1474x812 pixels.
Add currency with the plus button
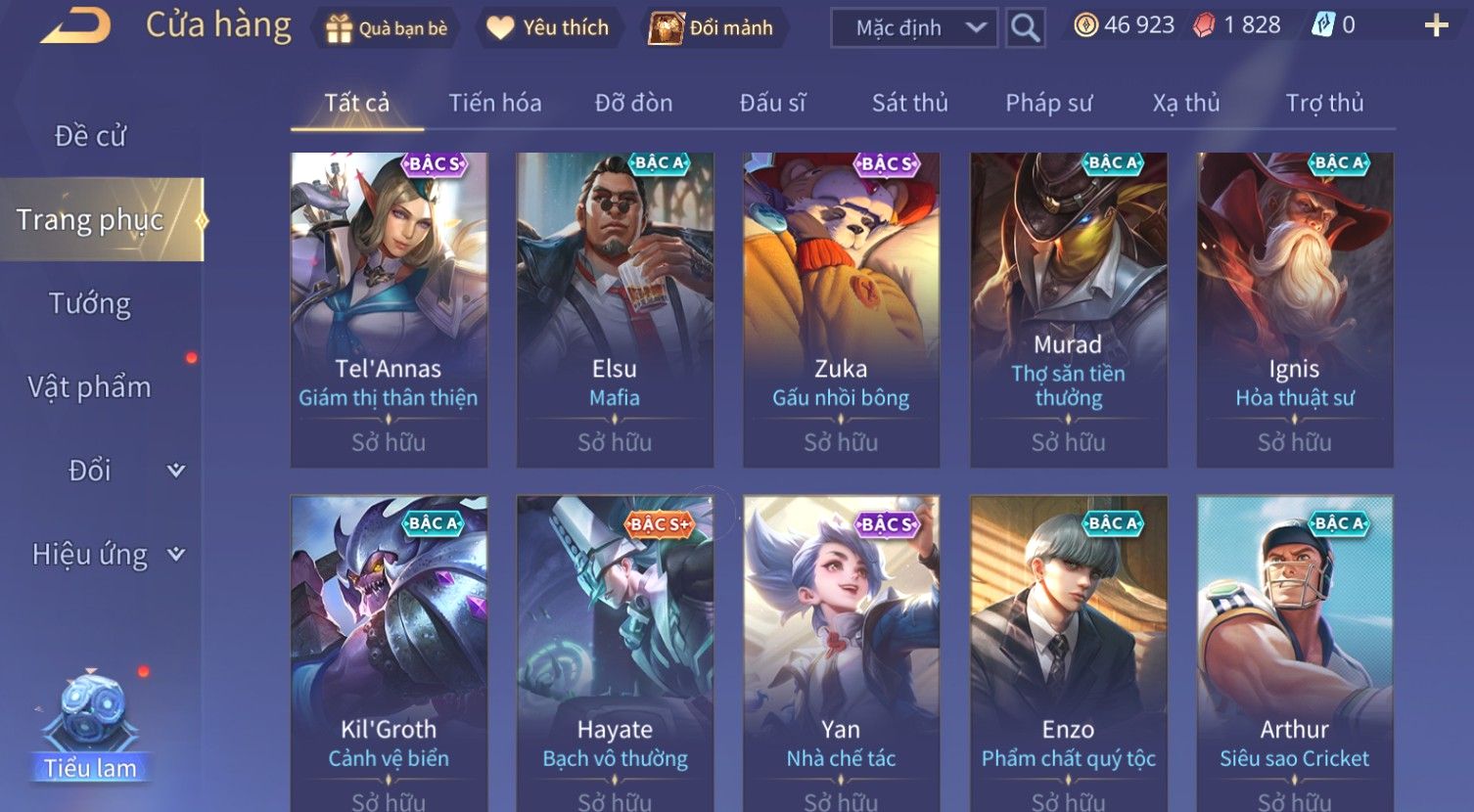1436,26
